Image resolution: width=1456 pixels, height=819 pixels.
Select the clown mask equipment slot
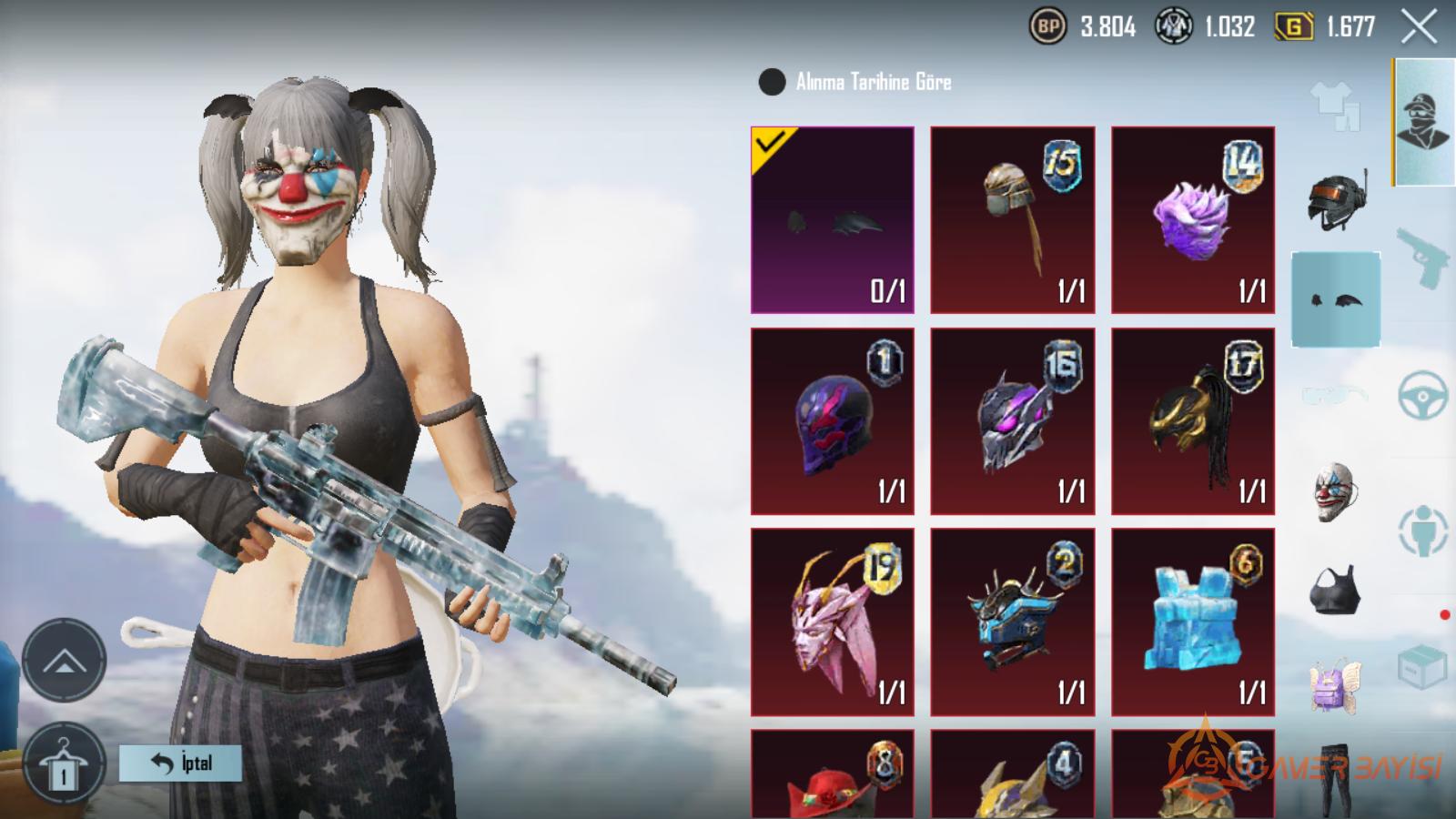point(1336,493)
